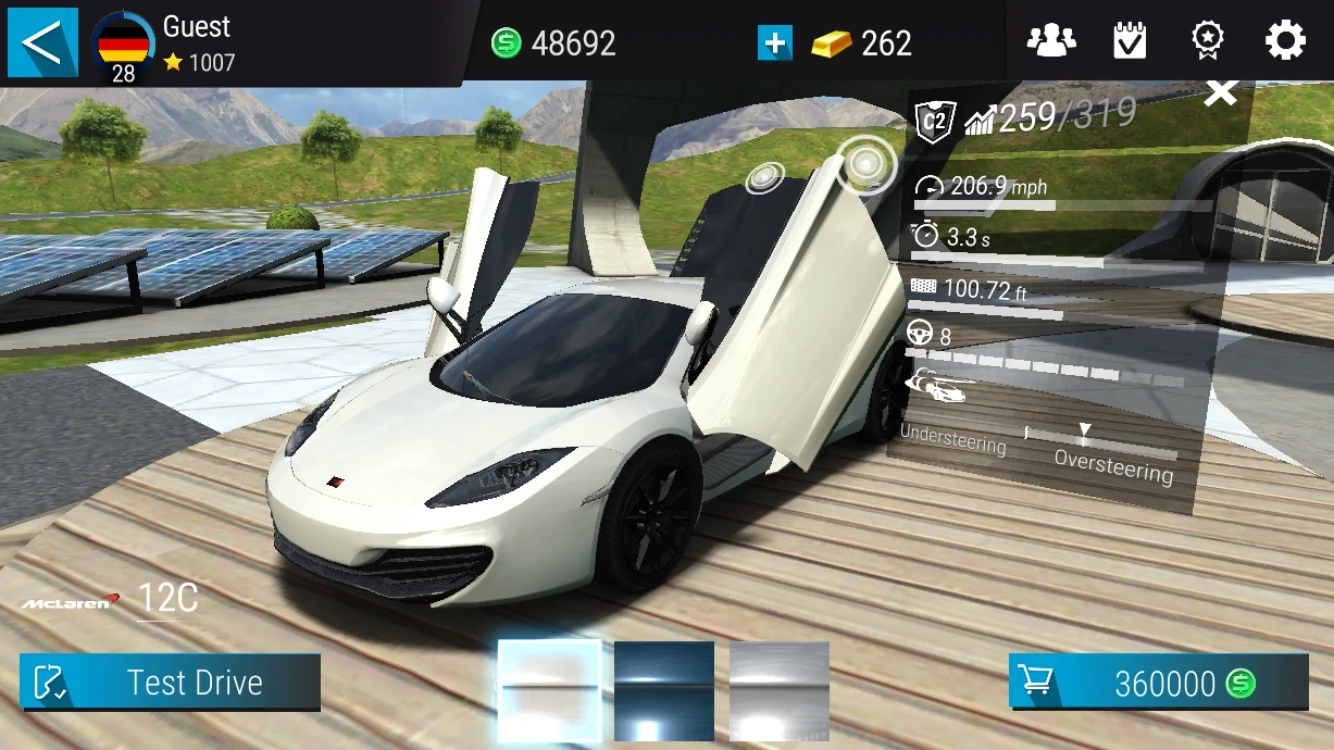
Task: Close the car stats panel
Action: tap(1220, 95)
